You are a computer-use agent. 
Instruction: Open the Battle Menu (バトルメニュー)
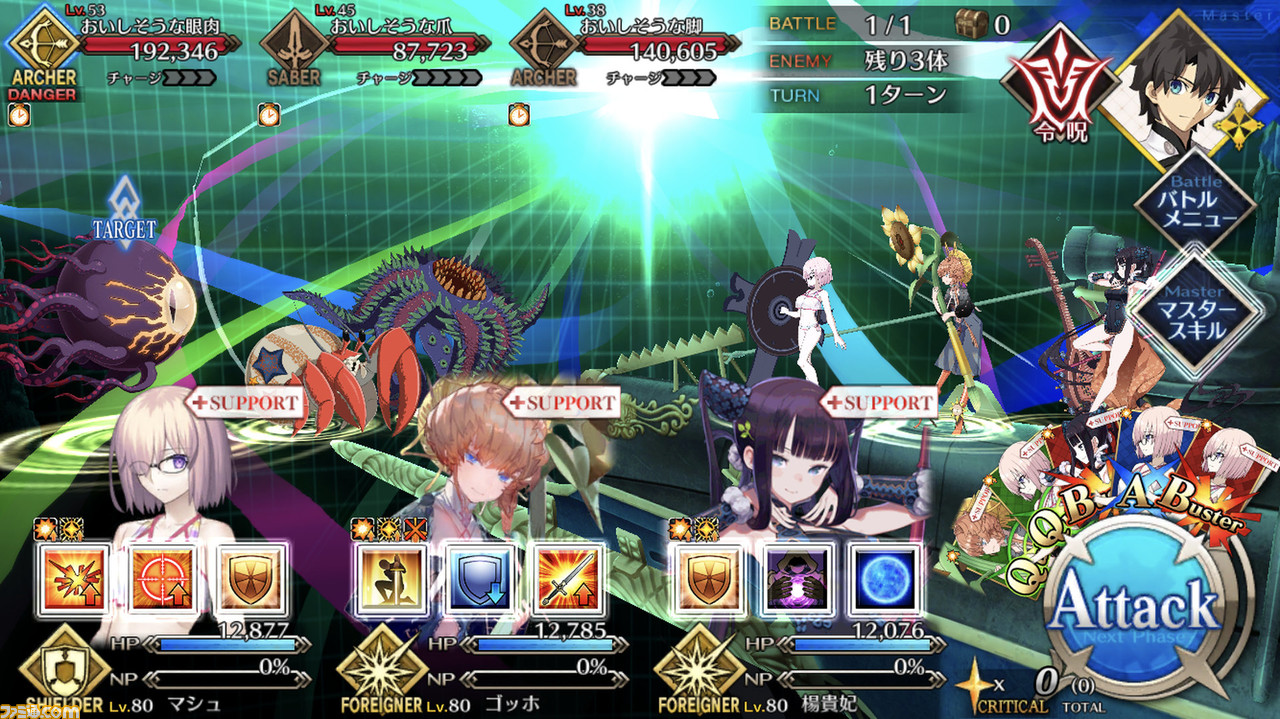tap(1194, 205)
